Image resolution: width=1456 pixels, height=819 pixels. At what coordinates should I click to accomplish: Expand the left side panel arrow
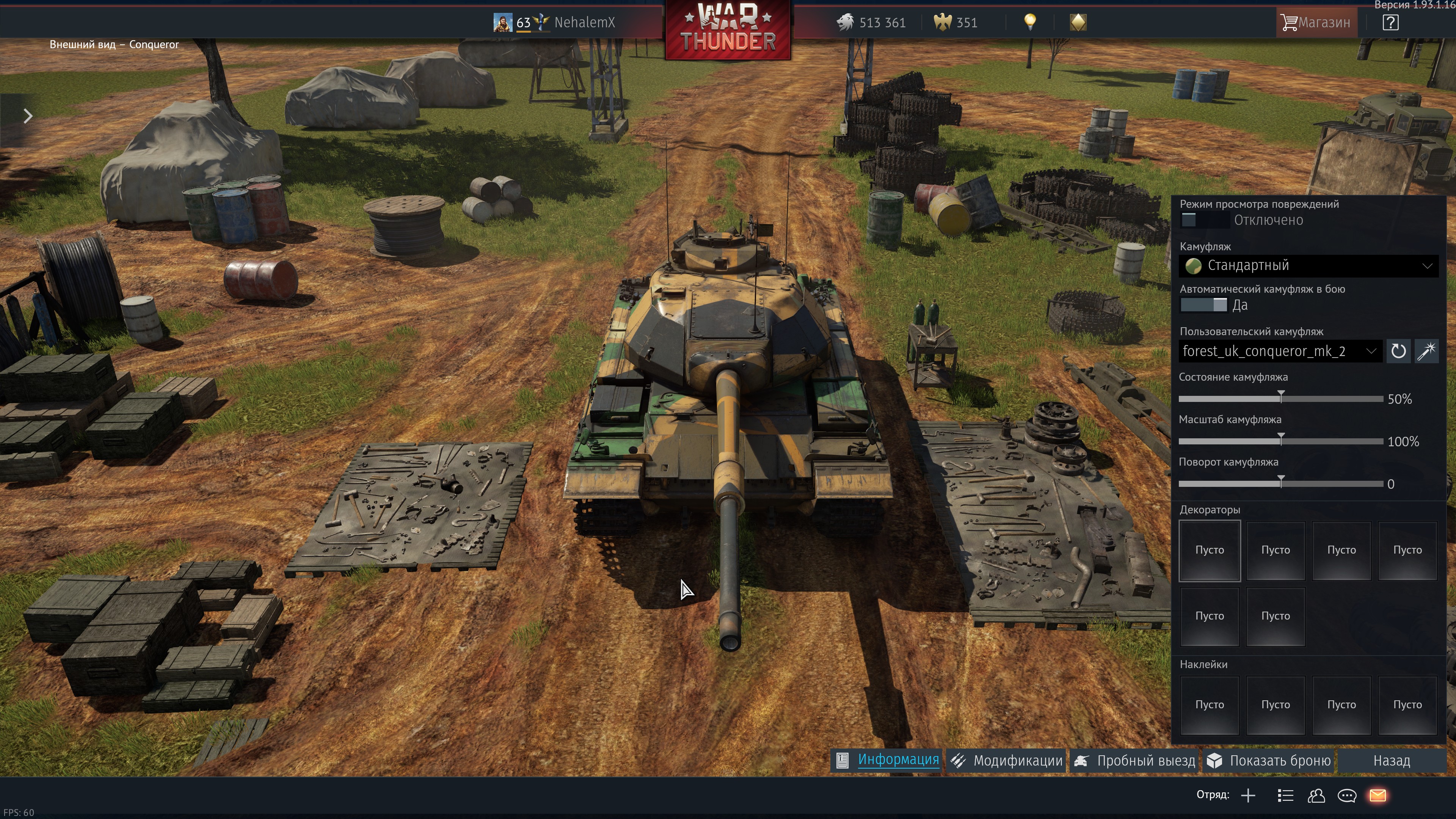(x=28, y=116)
